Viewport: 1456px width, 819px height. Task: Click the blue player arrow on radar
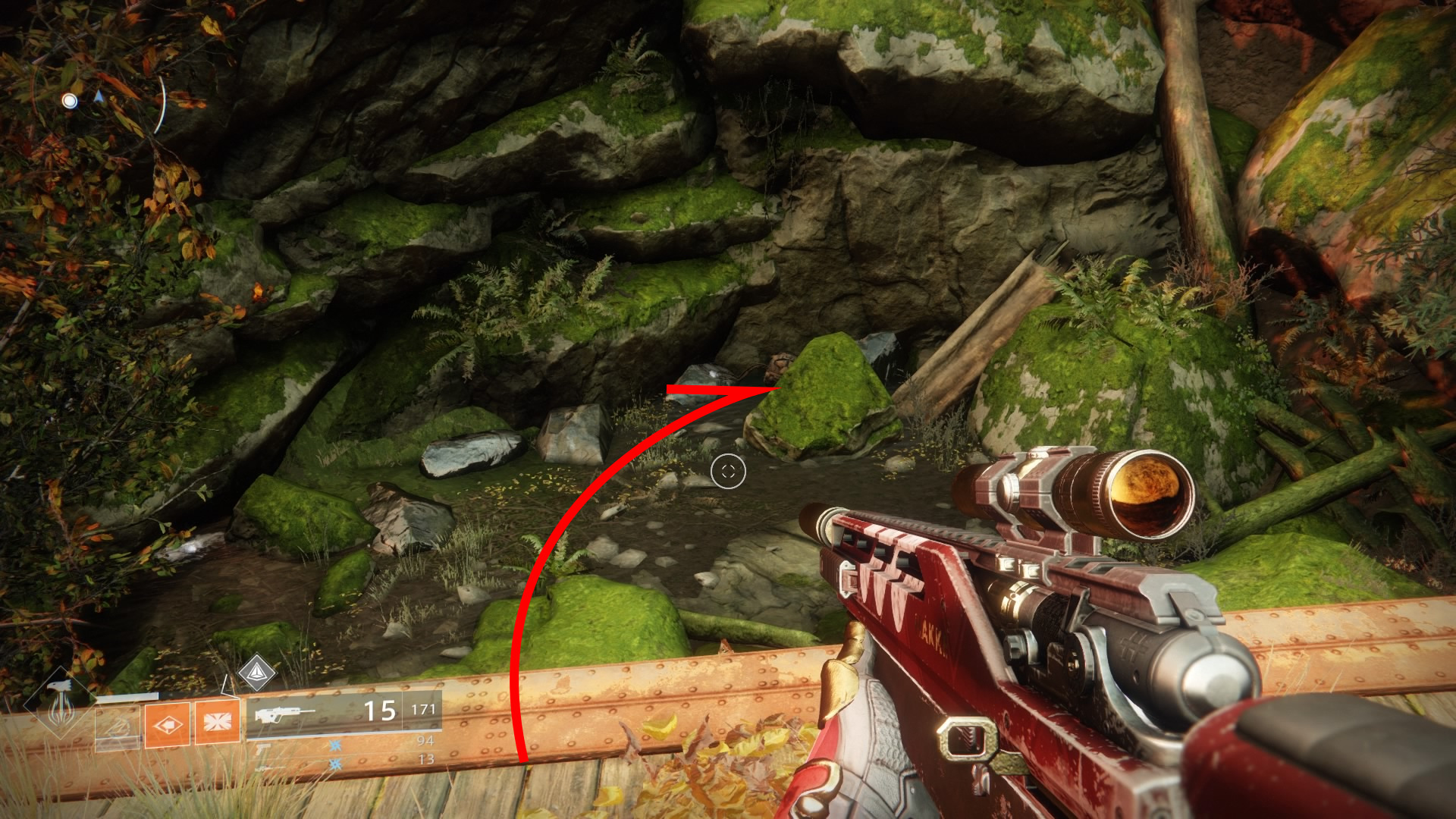(x=99, y=96)
